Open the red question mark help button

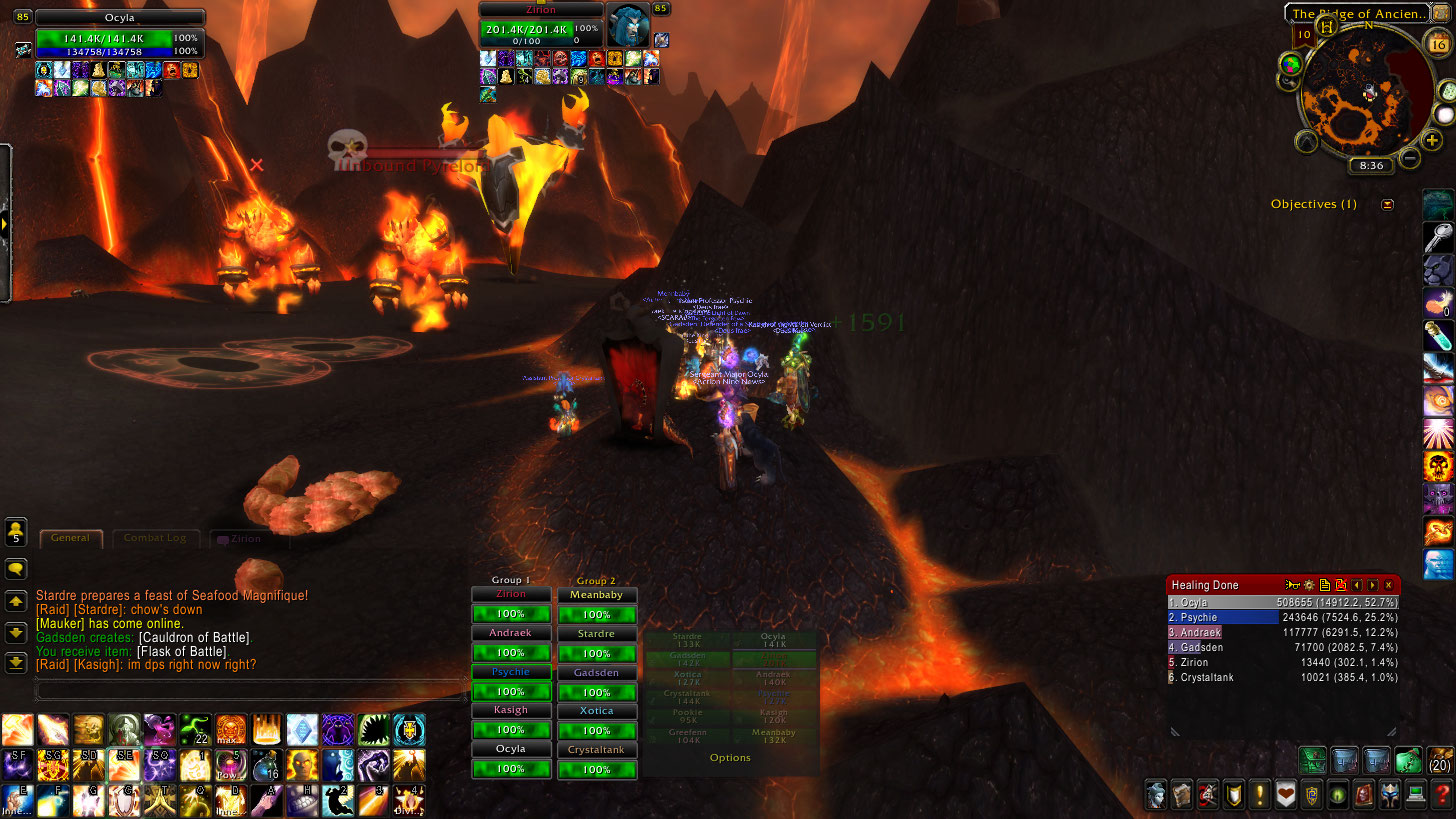click(x=1440, y=795)
